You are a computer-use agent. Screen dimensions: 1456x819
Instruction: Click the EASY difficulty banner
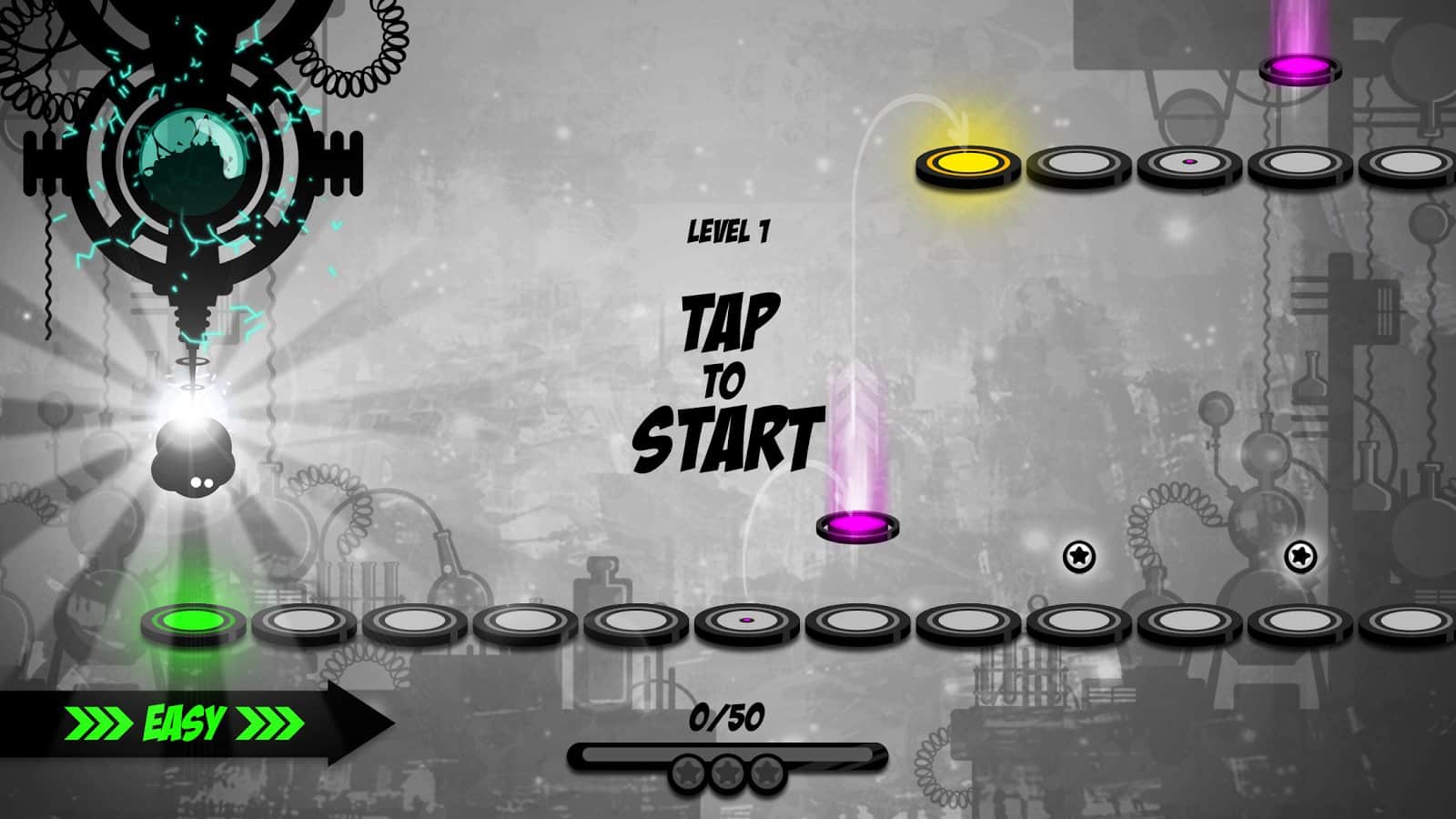coord(182,722)
